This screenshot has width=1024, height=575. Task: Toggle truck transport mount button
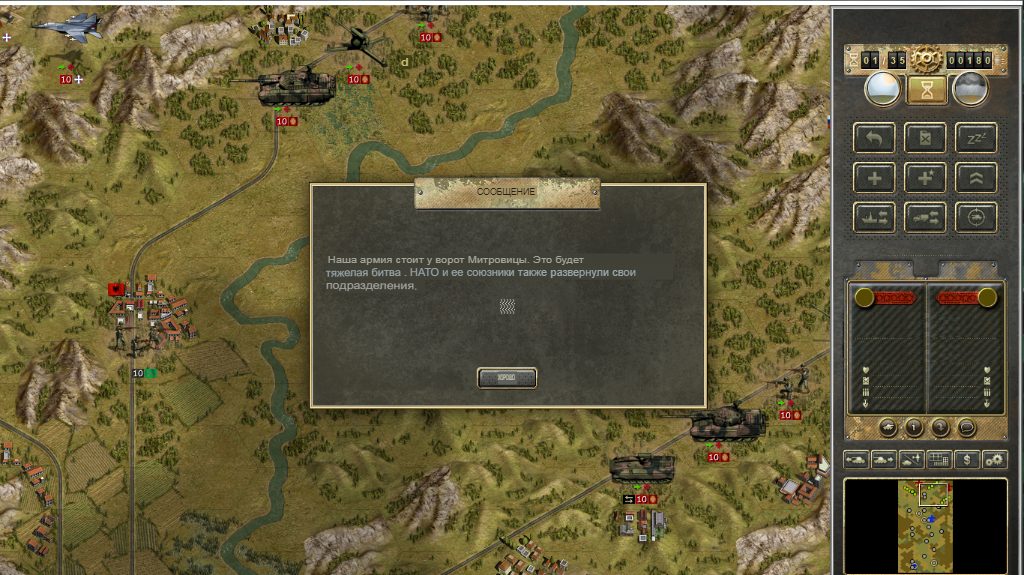[x=926, y=216]
